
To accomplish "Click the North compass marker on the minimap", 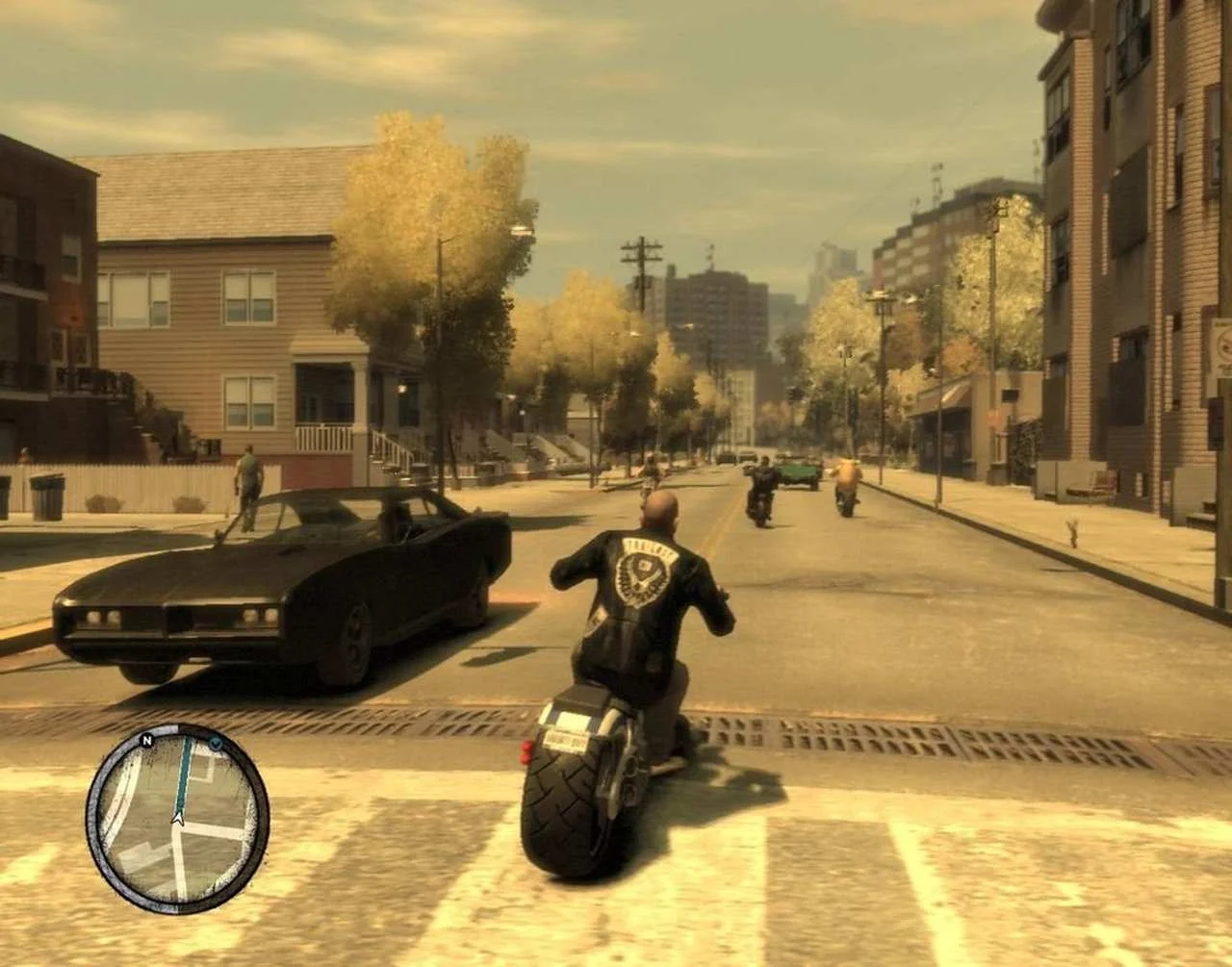I will click(x=146, y=740).
